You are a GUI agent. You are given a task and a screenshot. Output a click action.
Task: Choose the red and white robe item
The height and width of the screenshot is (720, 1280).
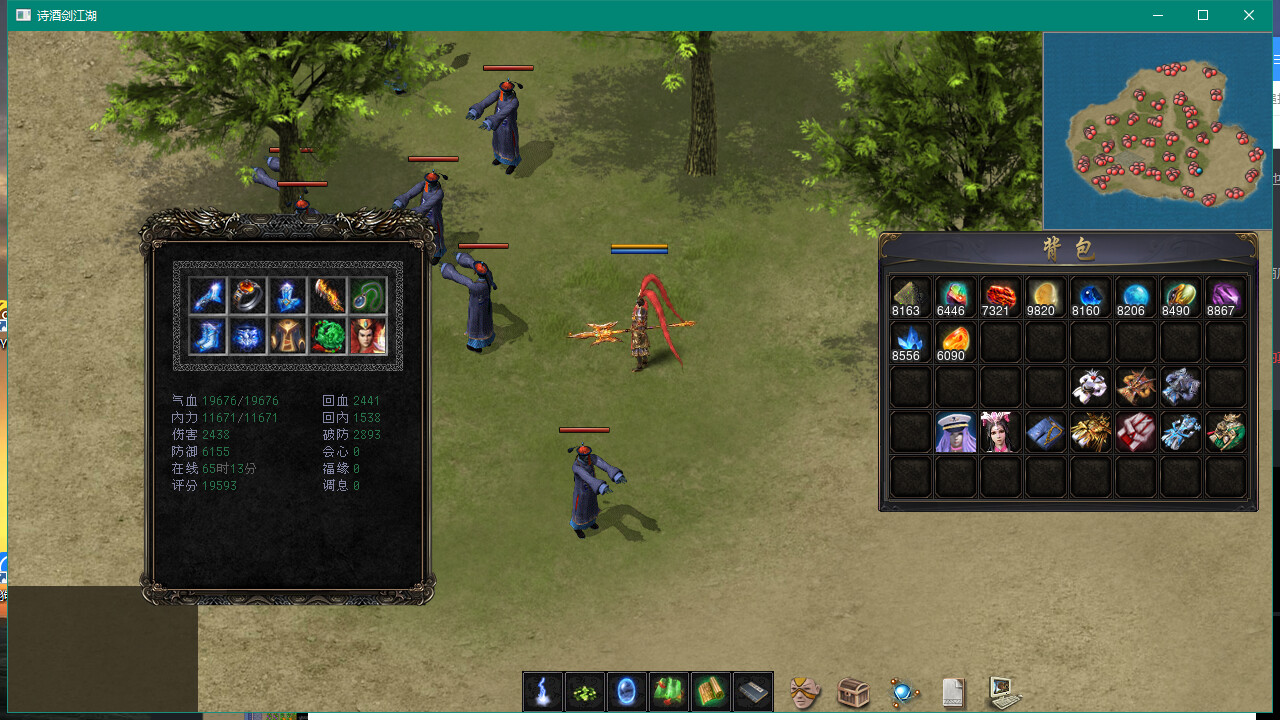(x=1135, y=432)
